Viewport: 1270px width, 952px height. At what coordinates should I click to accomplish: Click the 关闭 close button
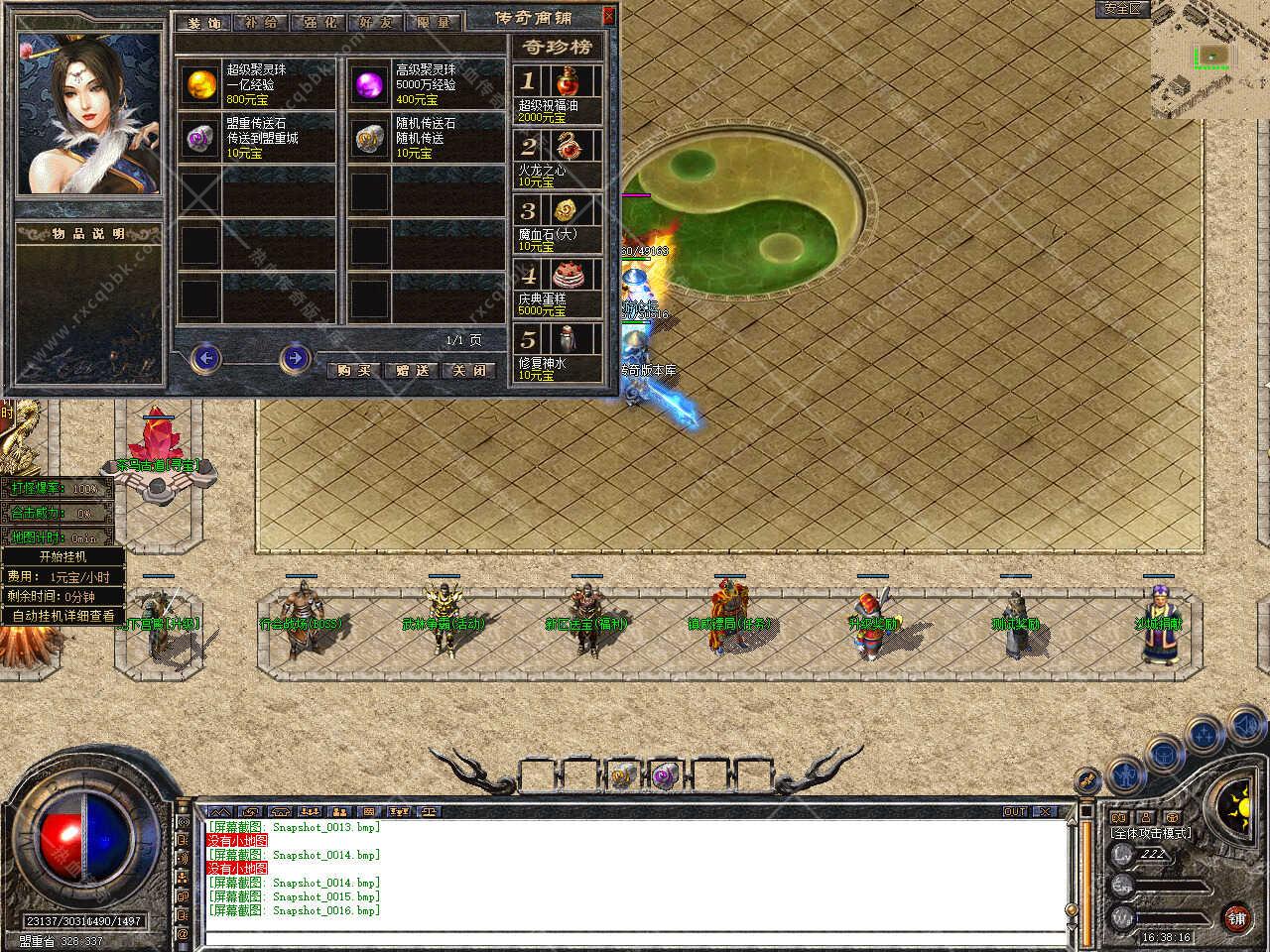[469, 370]
